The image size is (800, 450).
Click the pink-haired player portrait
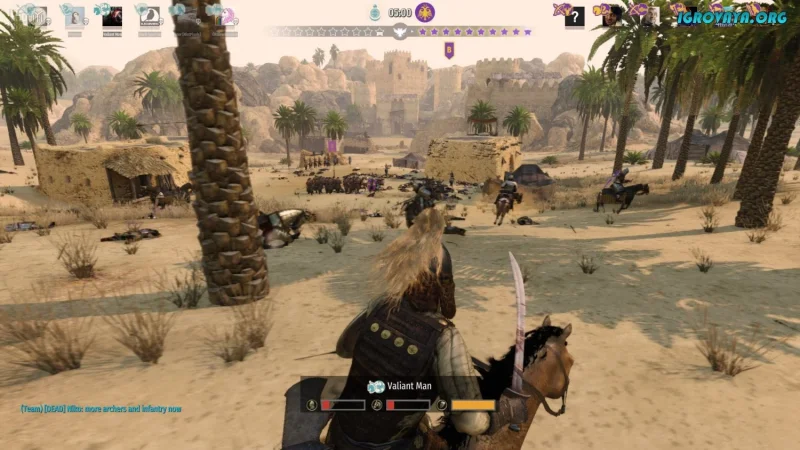(x=229, y=16)
